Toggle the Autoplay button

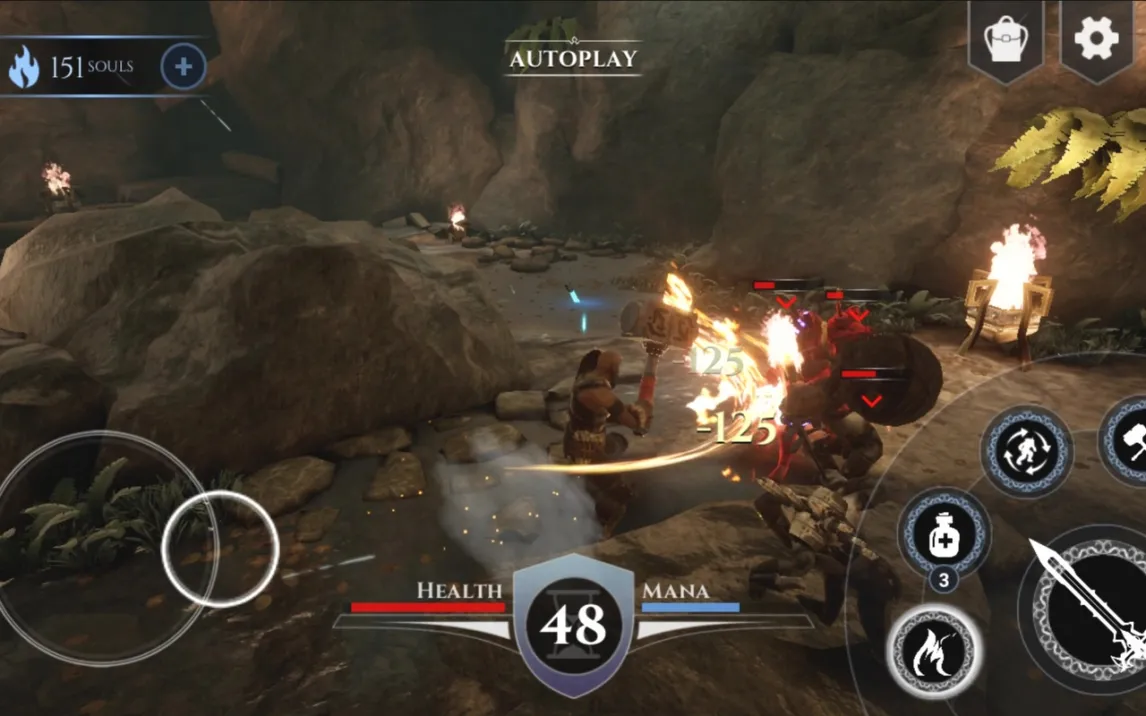tap(573, 58)
